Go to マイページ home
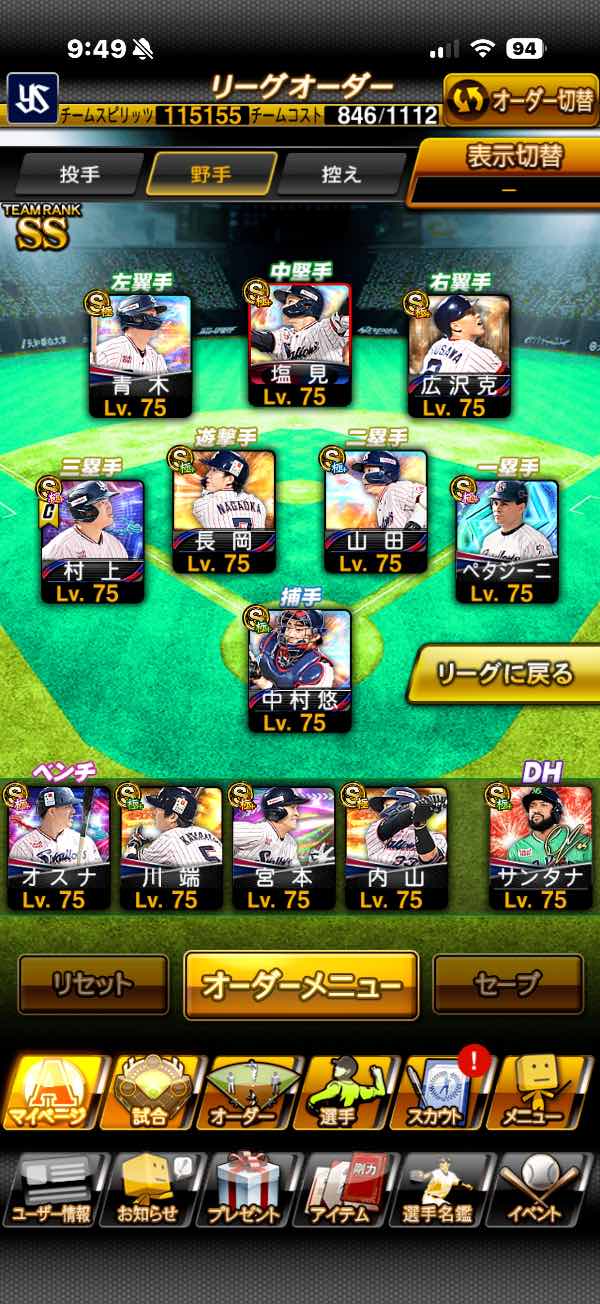Screen dimensions: 600x1304 coord(52,1093)
